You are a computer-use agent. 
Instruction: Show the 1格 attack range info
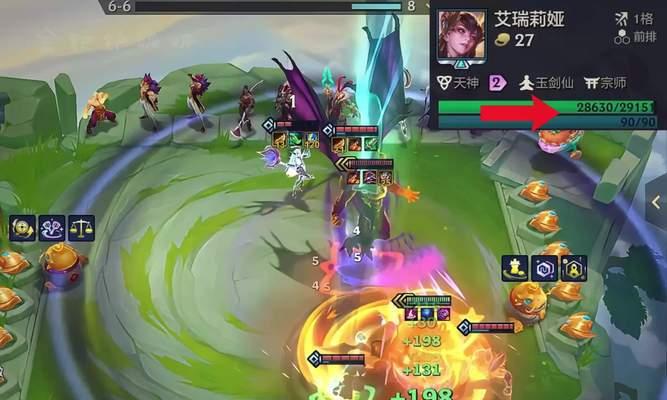[636, 18]
